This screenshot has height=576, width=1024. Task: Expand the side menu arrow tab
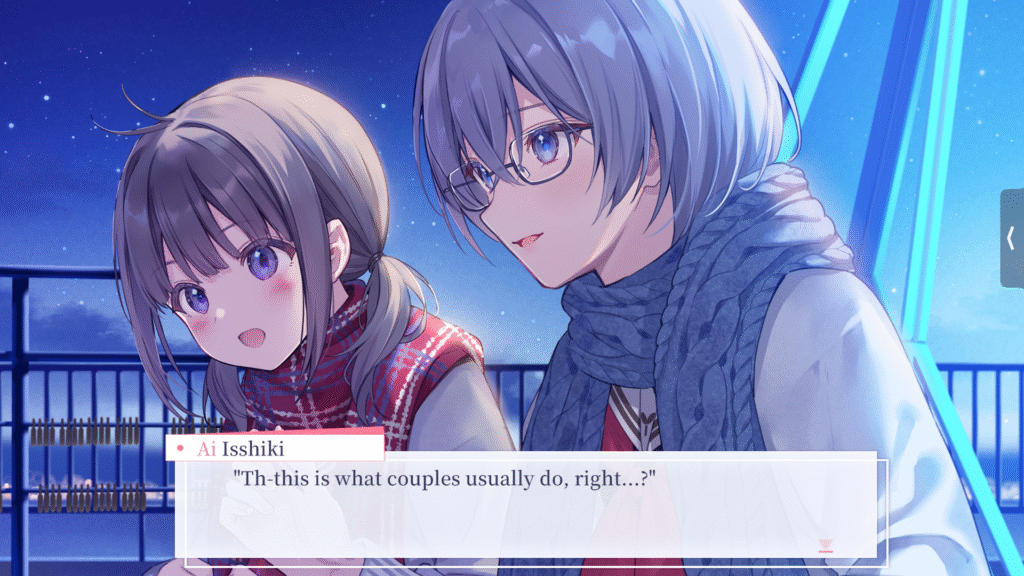pos(1011,238)
